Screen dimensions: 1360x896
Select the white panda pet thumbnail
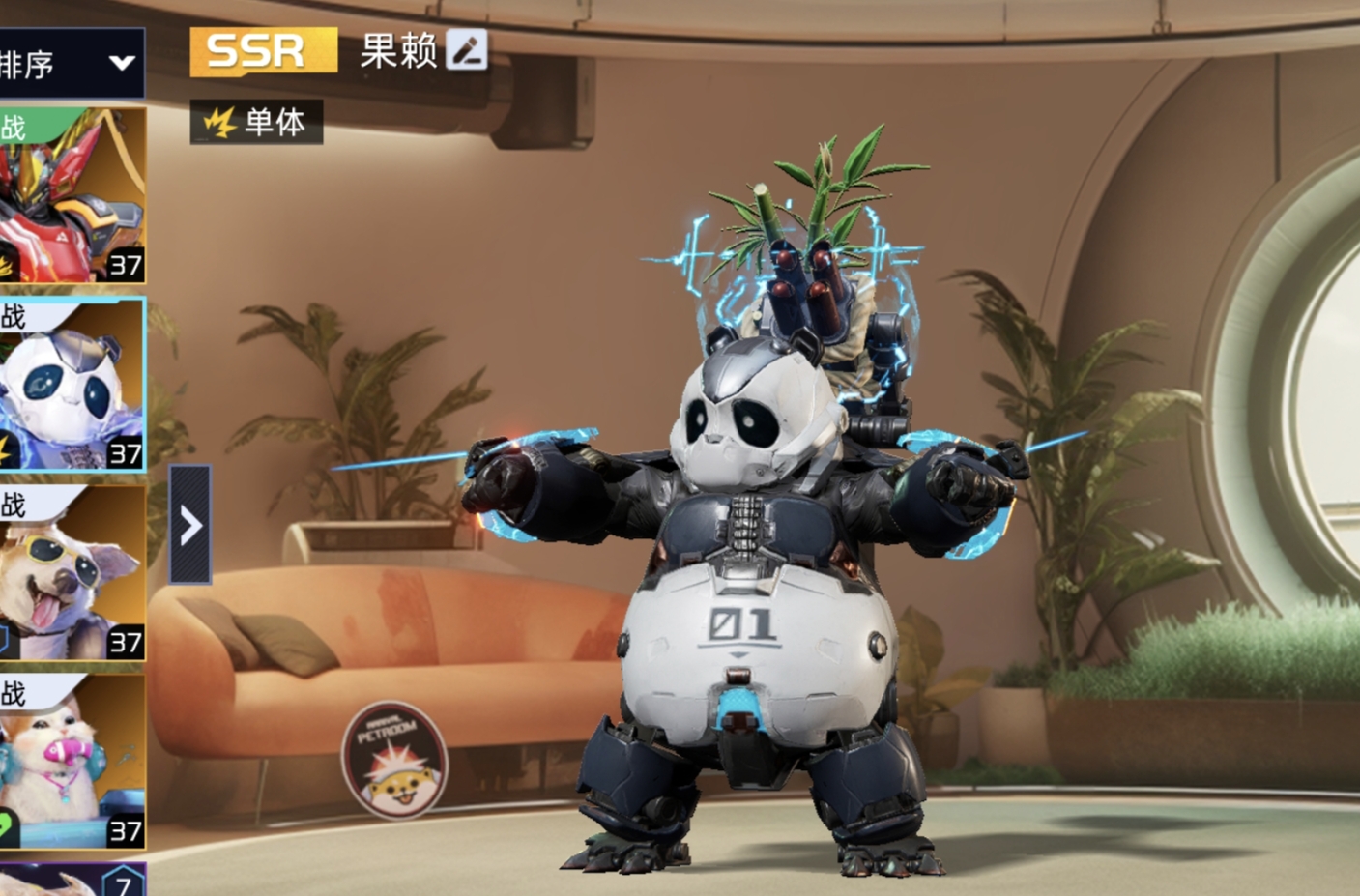(72, 385)
